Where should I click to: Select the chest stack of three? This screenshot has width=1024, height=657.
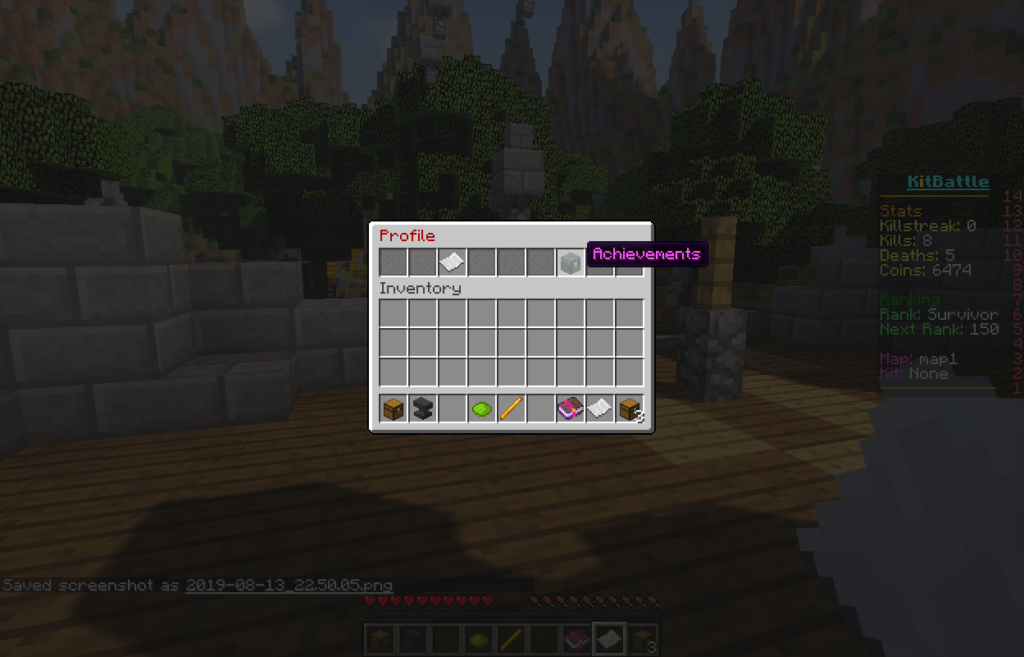pos(629,408)
